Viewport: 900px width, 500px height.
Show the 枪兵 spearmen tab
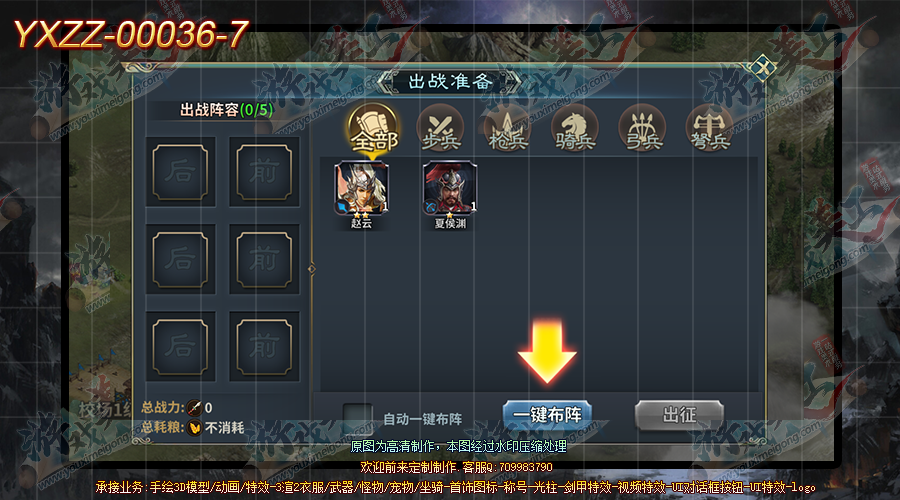(506, 131)
